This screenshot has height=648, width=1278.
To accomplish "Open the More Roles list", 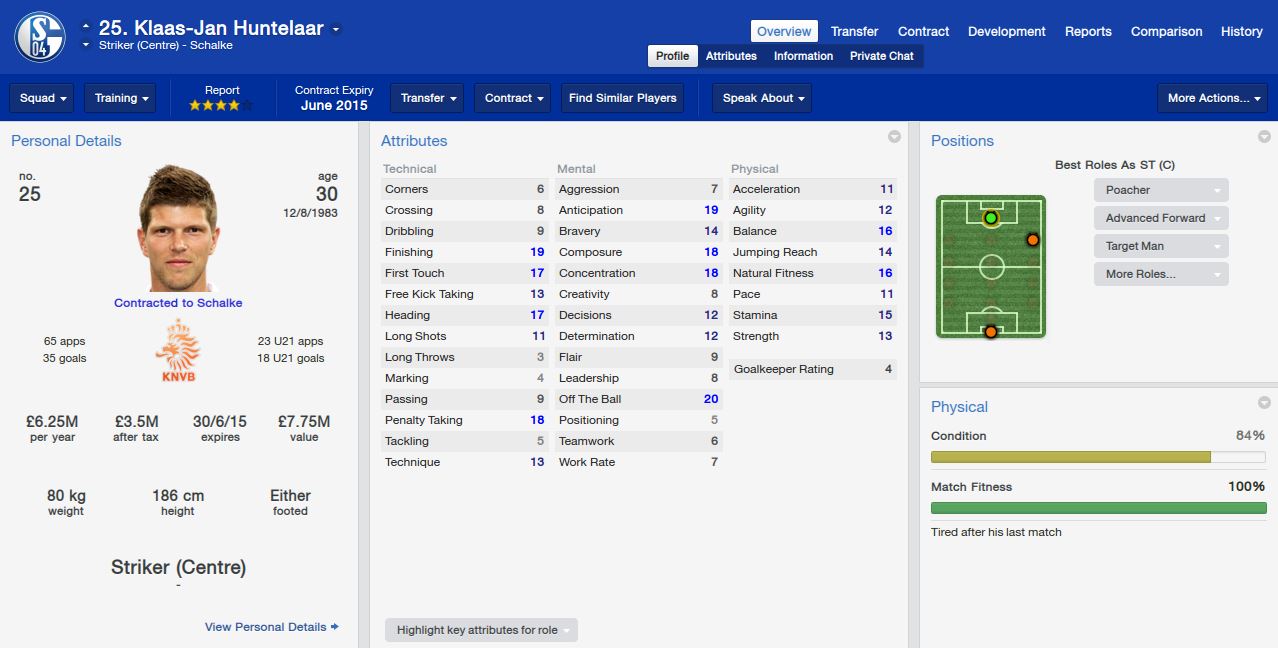I will (x=1160, y=274).
